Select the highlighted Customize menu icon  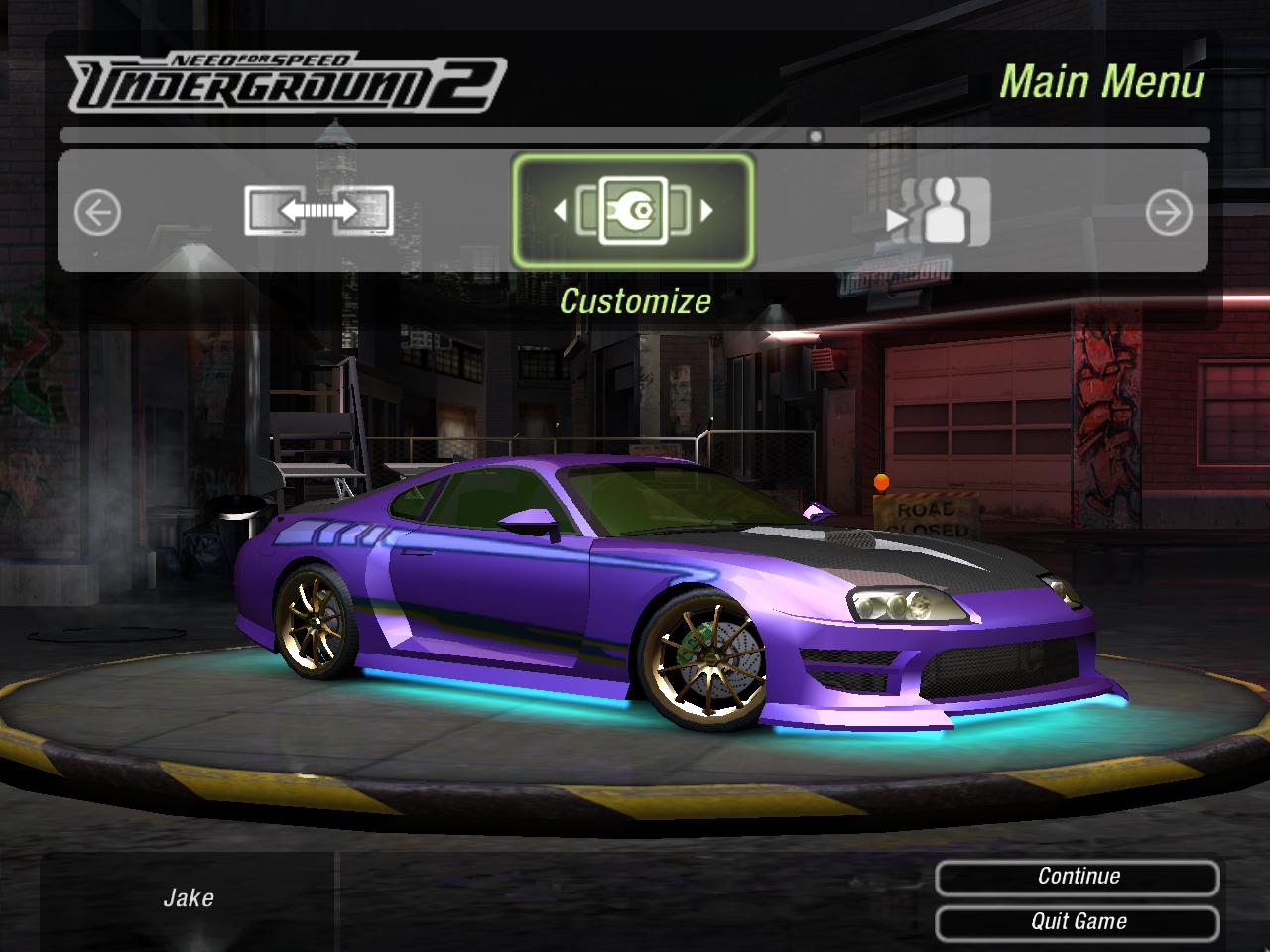click(633, 210)
